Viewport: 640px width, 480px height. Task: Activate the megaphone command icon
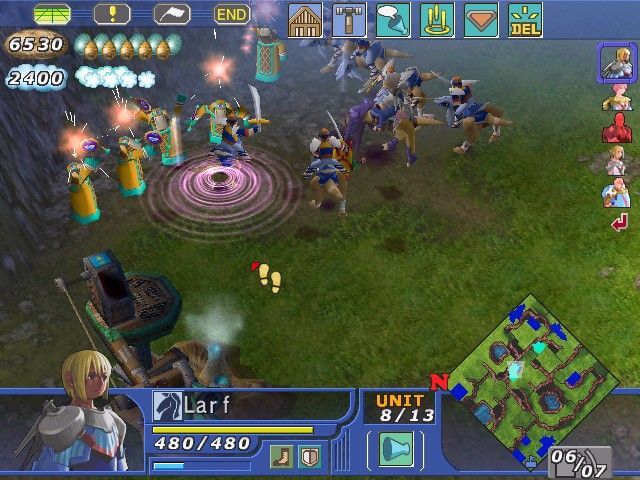click(393, 20)
